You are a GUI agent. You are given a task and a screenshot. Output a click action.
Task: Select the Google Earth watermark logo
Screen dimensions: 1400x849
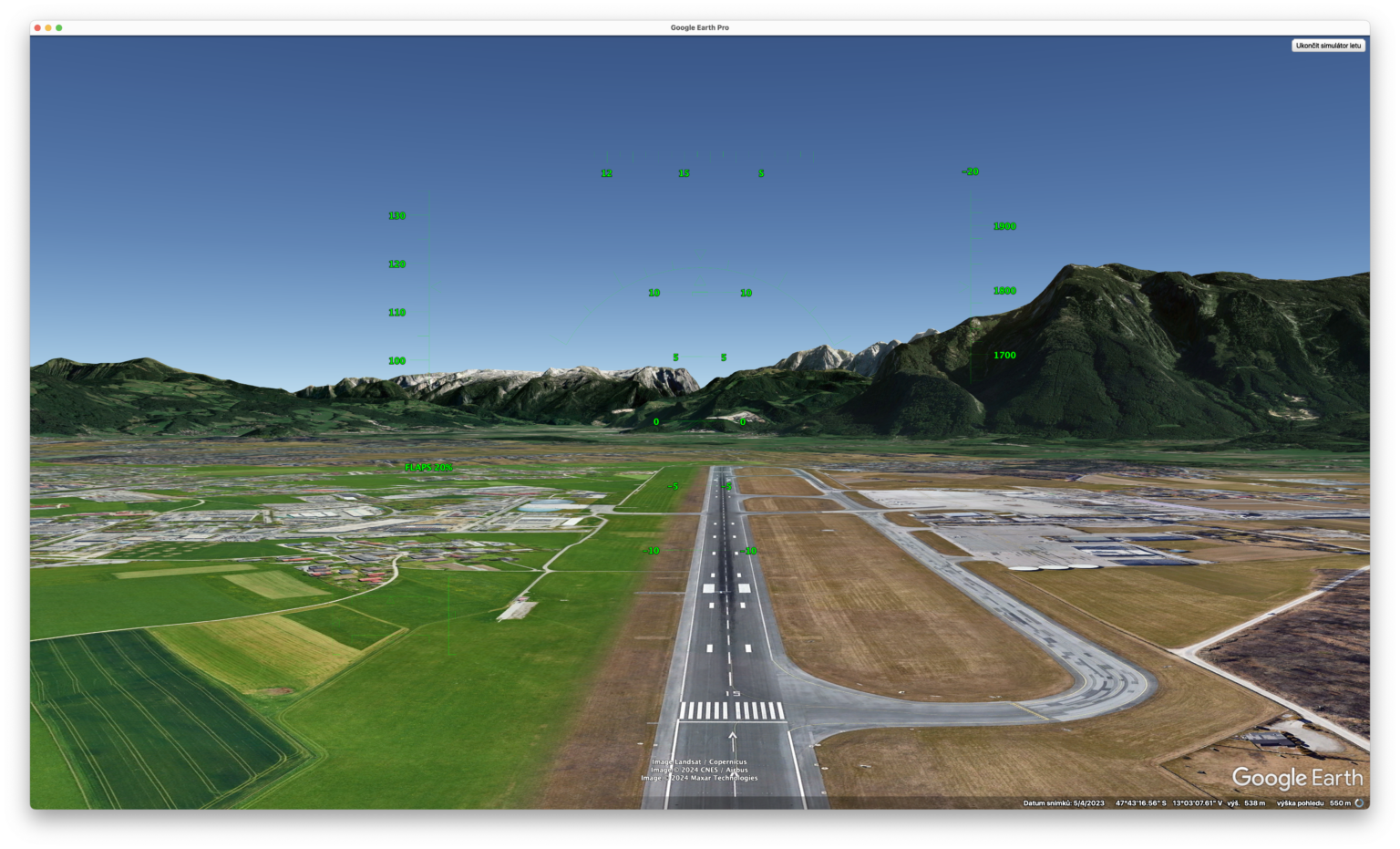[1296, 779]
